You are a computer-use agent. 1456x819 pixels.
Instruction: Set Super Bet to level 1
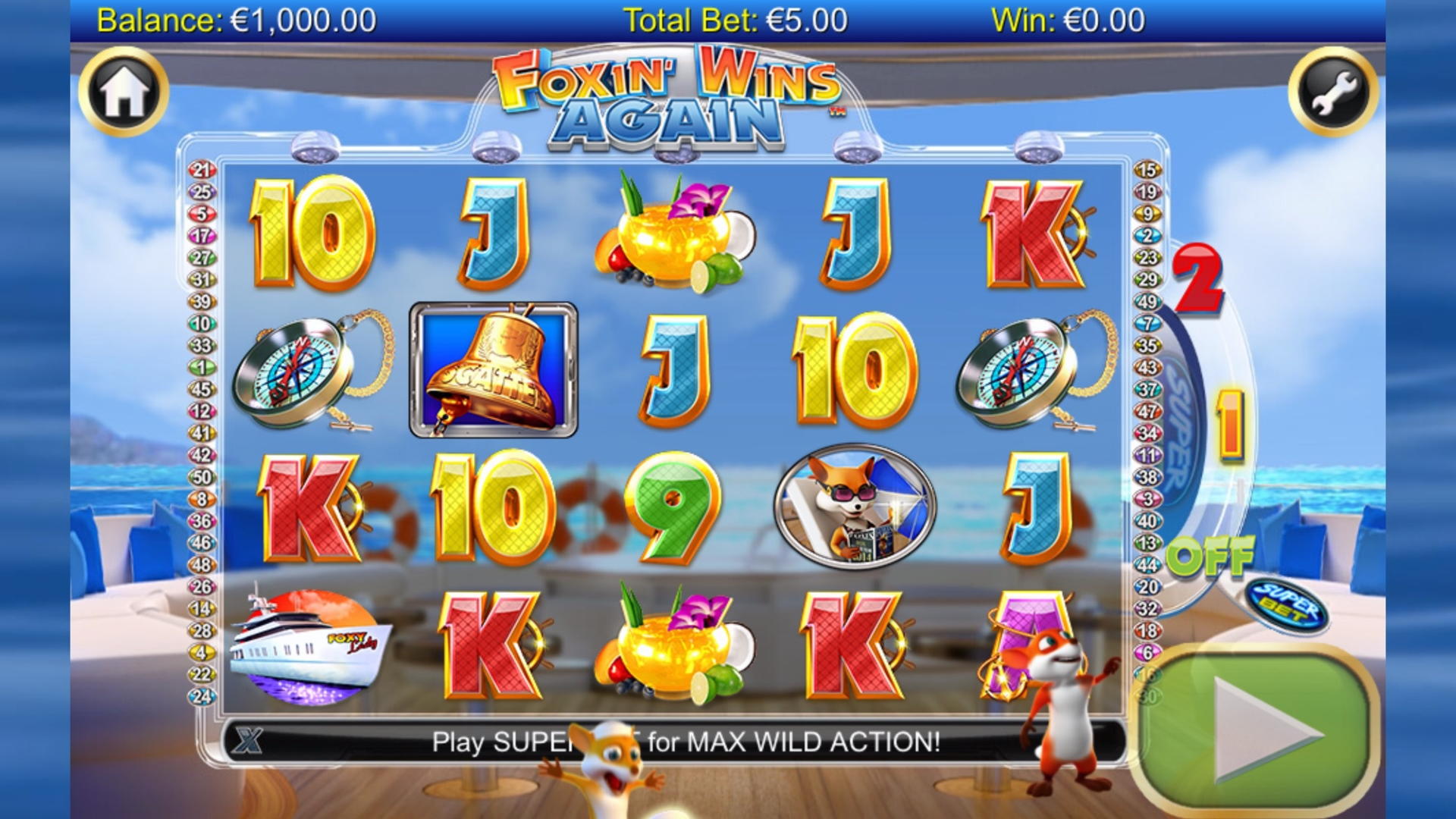(1229, 425)
